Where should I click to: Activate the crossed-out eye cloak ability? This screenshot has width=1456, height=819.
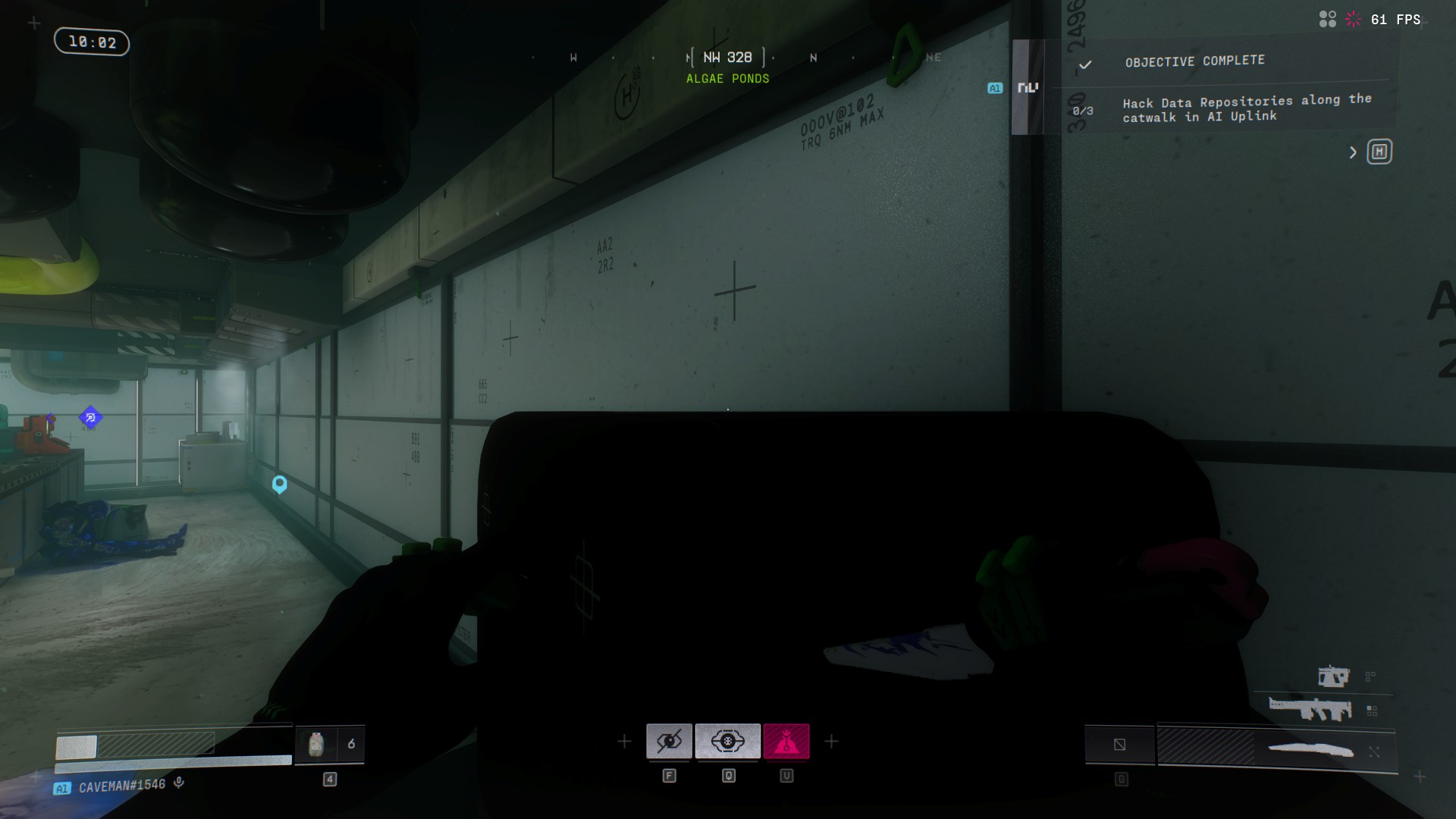click(669, 741)
